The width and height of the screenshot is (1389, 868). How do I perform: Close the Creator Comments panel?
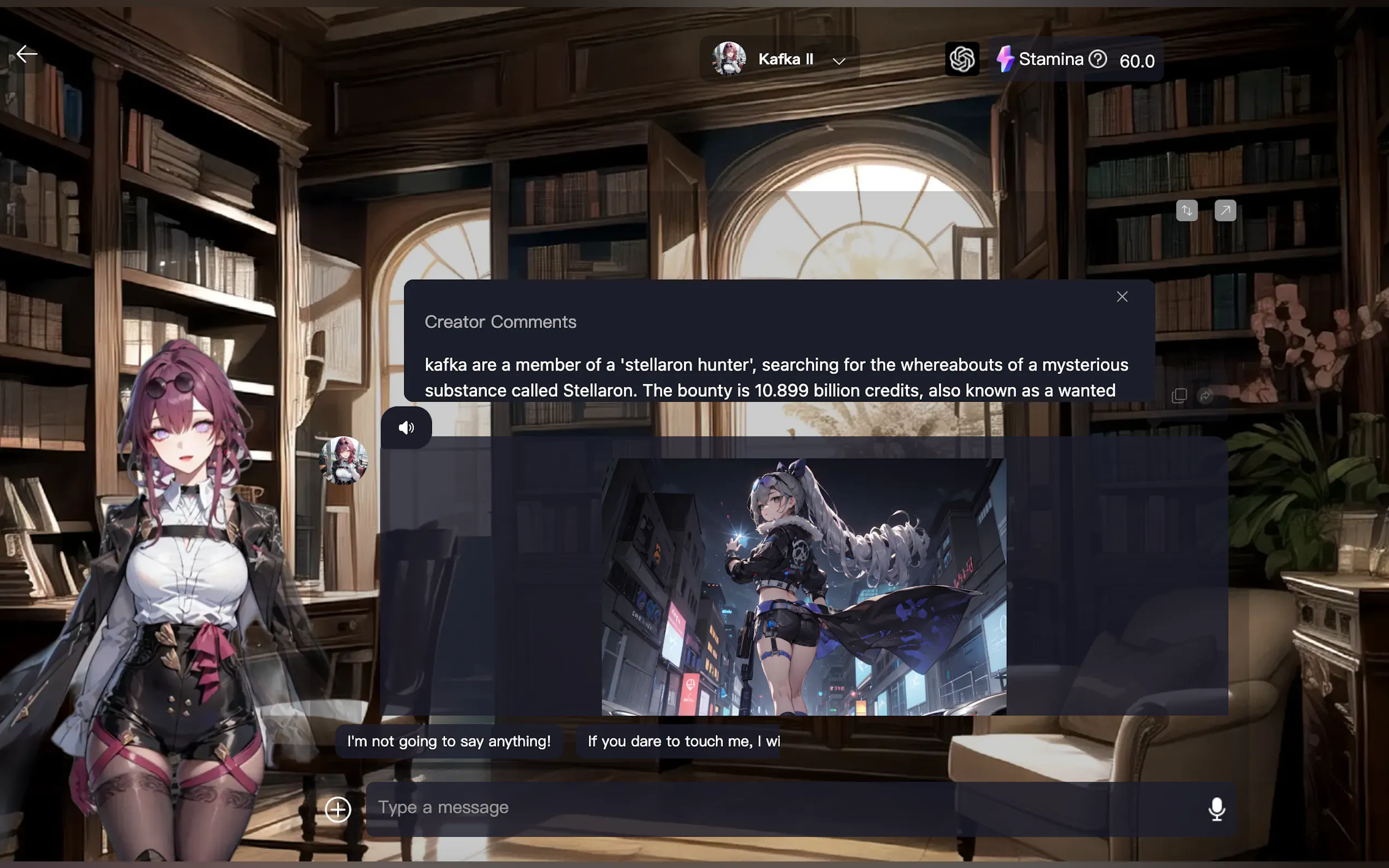coord(1122,297)
